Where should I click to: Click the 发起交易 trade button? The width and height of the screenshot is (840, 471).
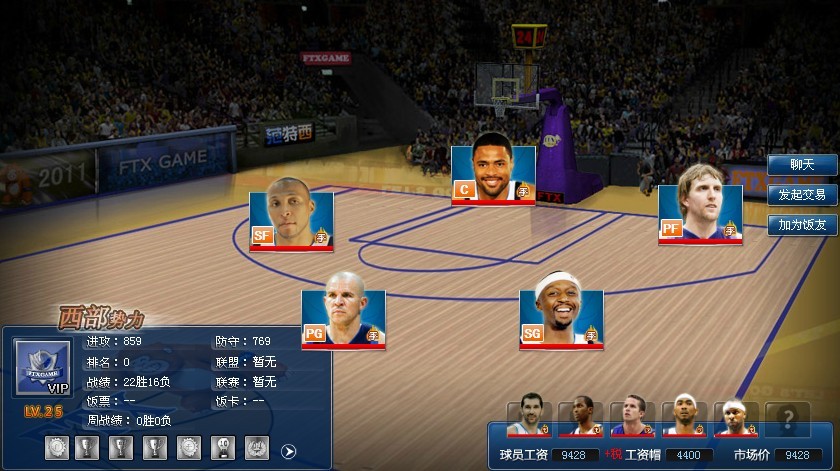(x=802, y=195)
